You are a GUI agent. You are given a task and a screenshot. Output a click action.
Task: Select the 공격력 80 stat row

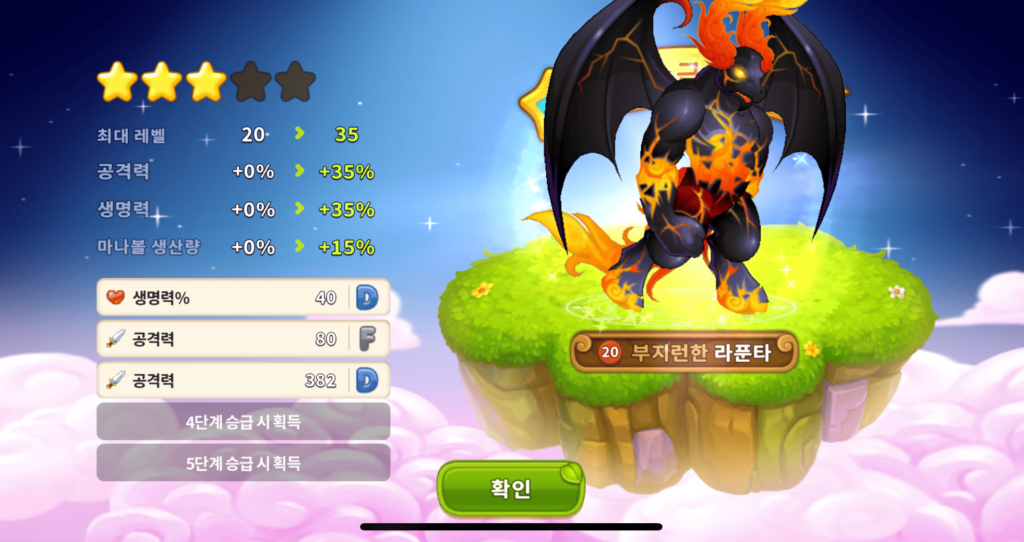(243, 339)
